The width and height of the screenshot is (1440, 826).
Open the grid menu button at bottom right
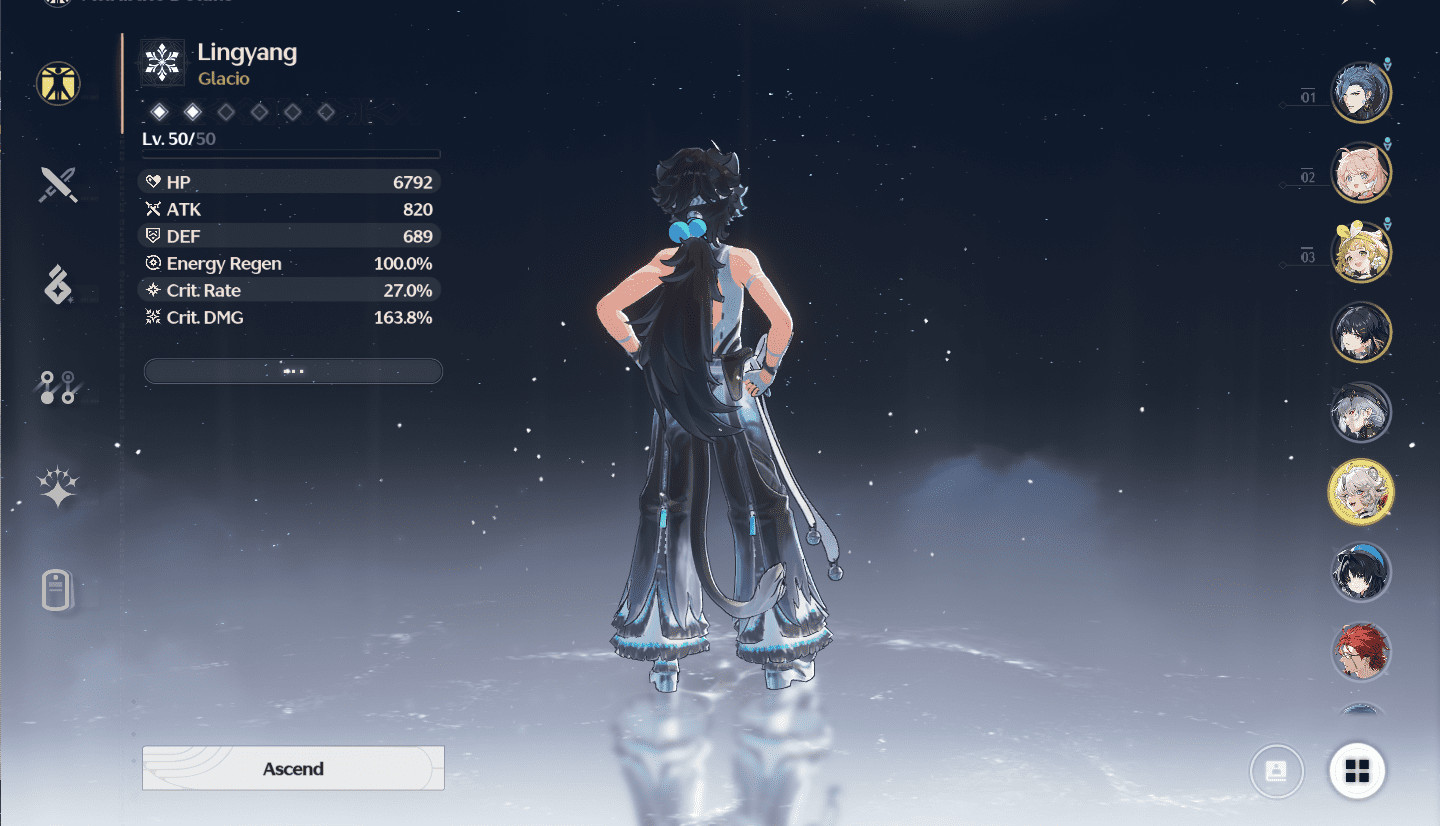coord(1358,771)
